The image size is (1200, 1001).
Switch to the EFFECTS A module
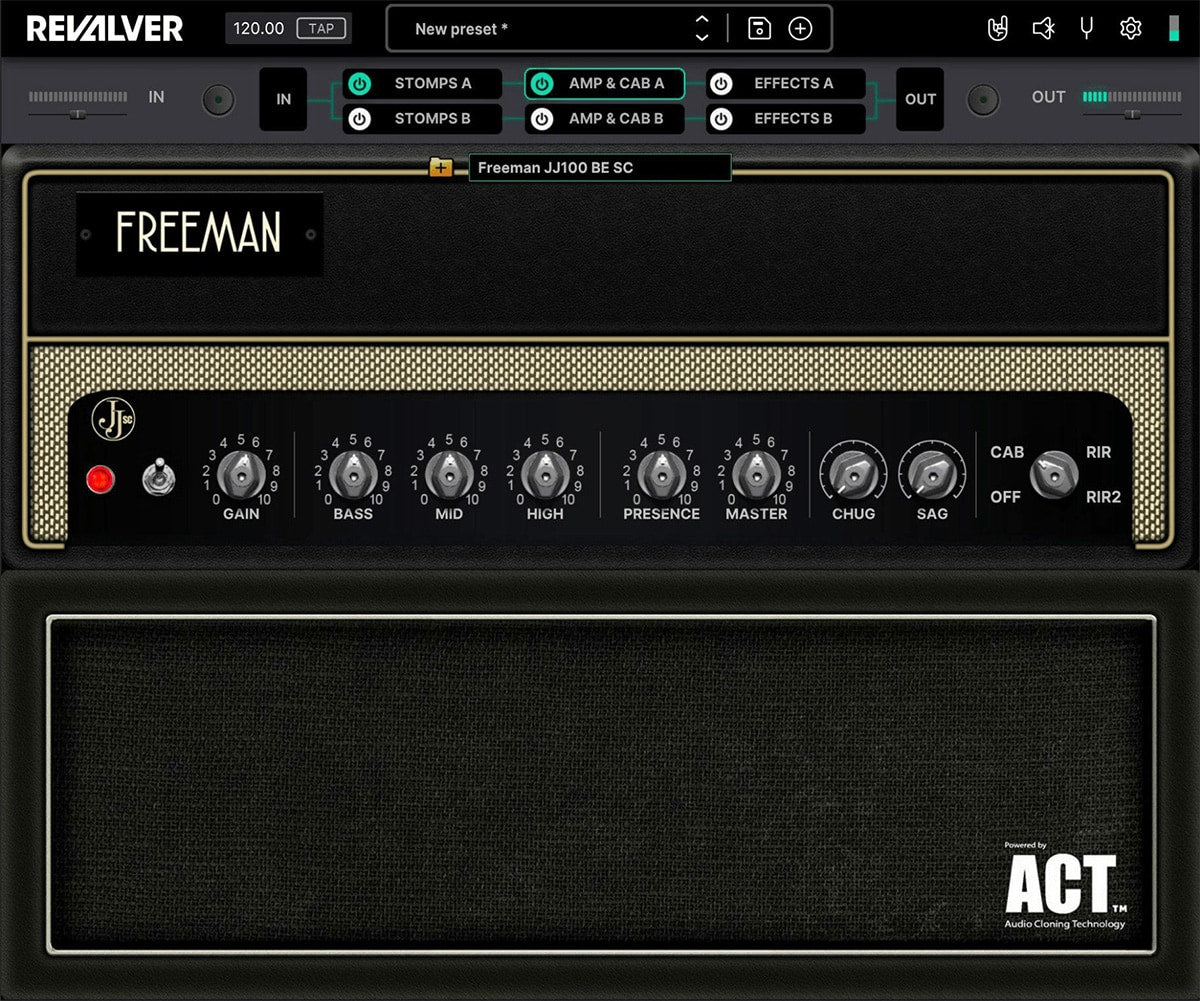(x=793, y=84)
